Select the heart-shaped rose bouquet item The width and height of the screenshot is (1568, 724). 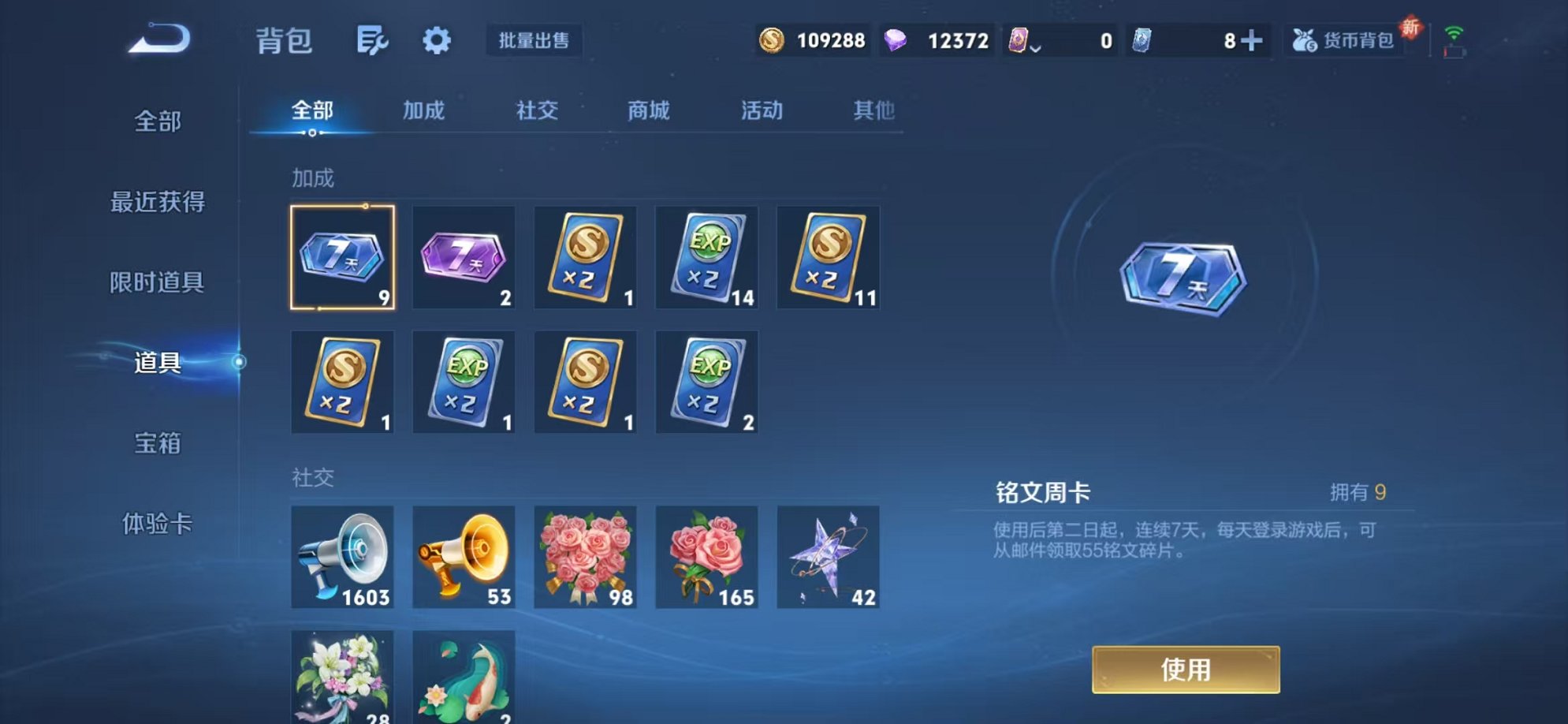[585, 558]
